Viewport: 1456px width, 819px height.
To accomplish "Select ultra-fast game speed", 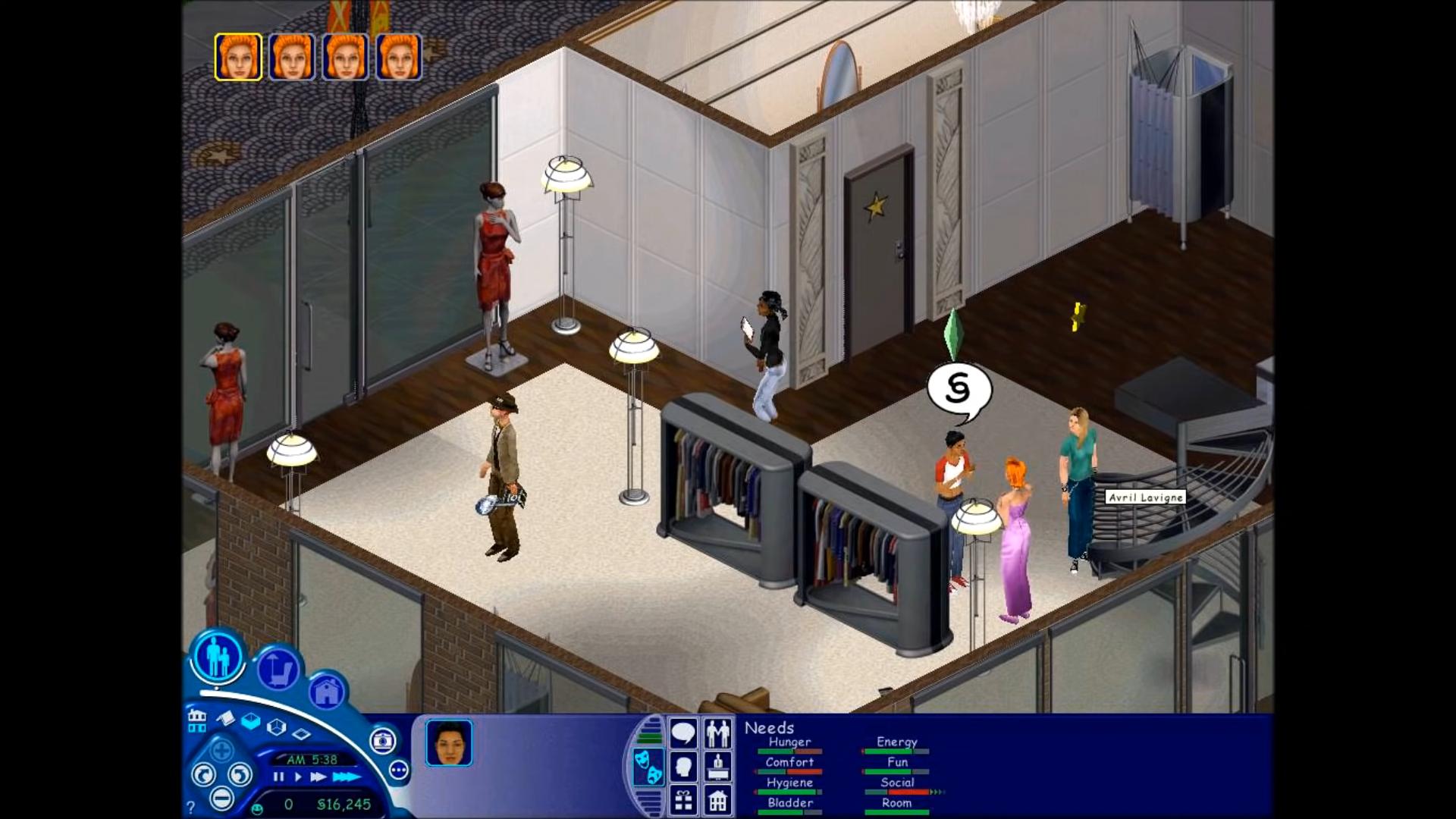I will 347,776.
